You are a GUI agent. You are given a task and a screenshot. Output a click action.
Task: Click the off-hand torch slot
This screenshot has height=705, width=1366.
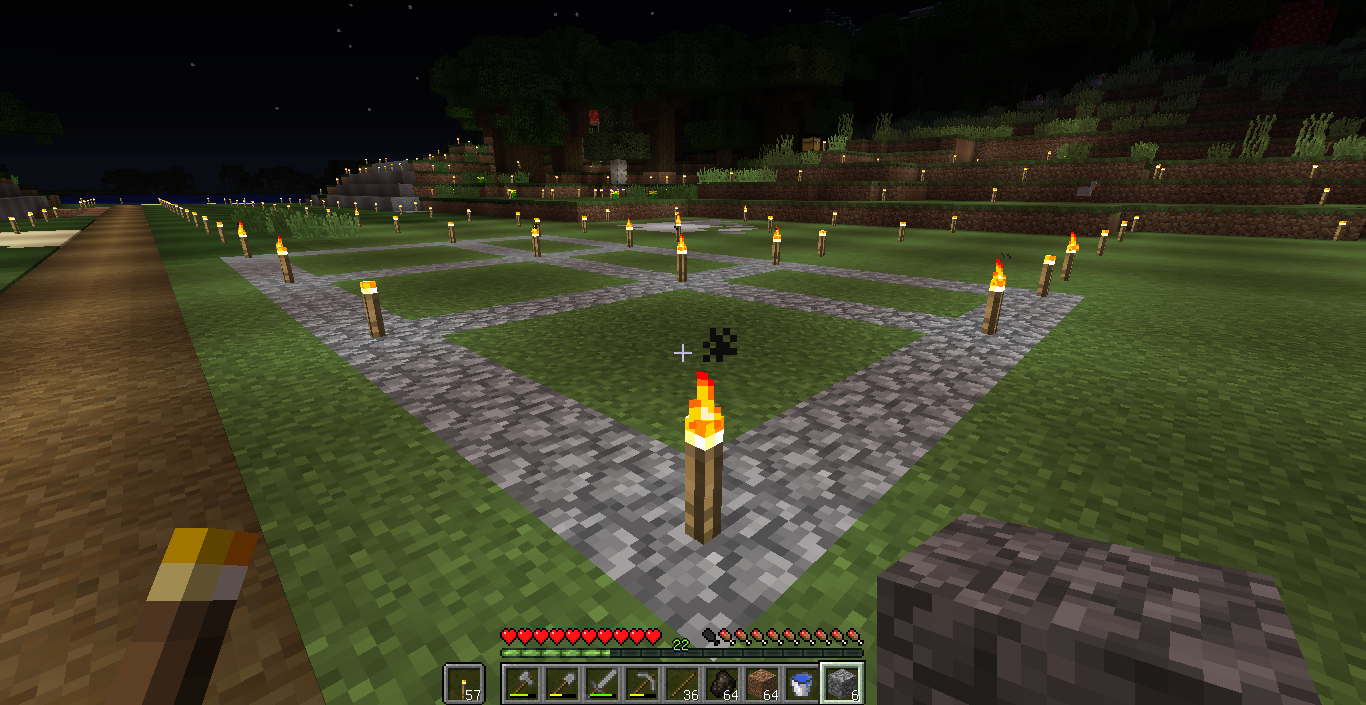click(464, 684)
